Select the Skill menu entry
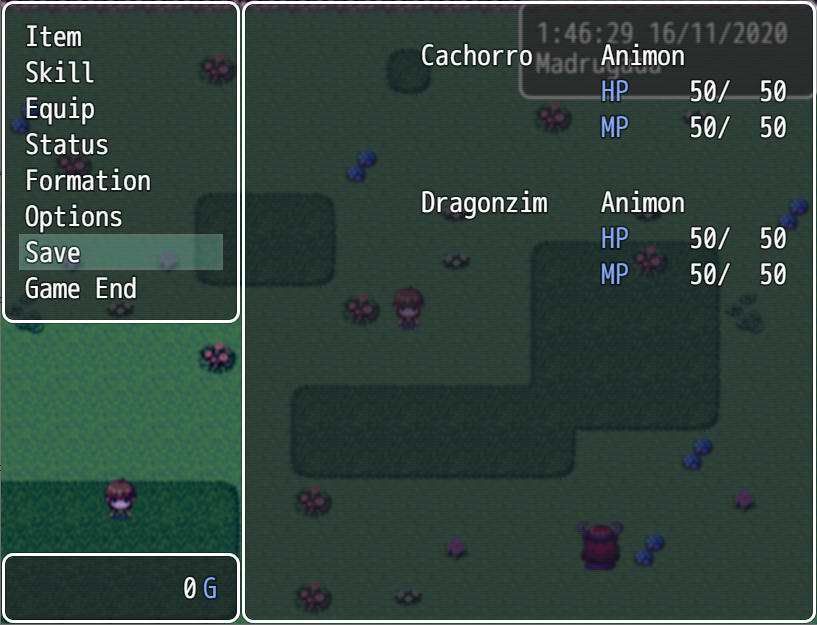Screen dimensions: 817x625 click(60, 73)
